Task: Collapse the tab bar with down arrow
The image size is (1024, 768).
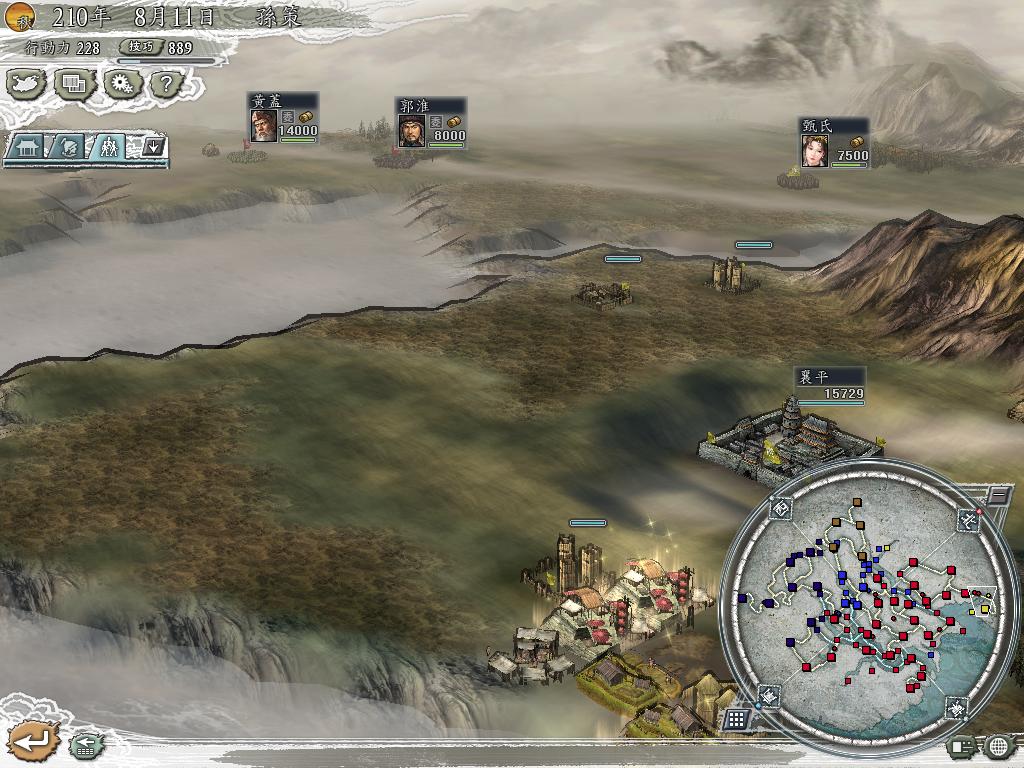Action: pos(153,147)
